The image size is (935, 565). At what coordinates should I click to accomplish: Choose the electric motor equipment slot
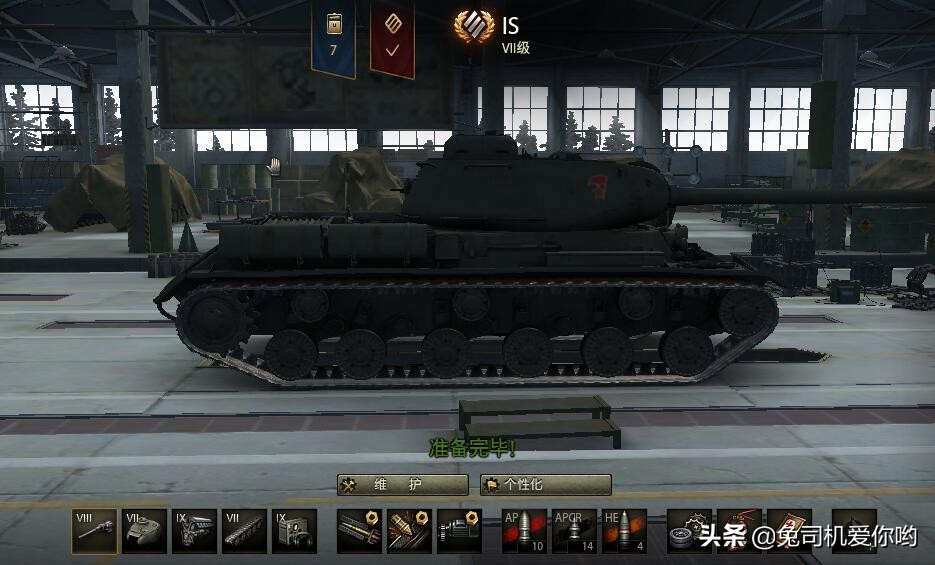coord(459,531)
